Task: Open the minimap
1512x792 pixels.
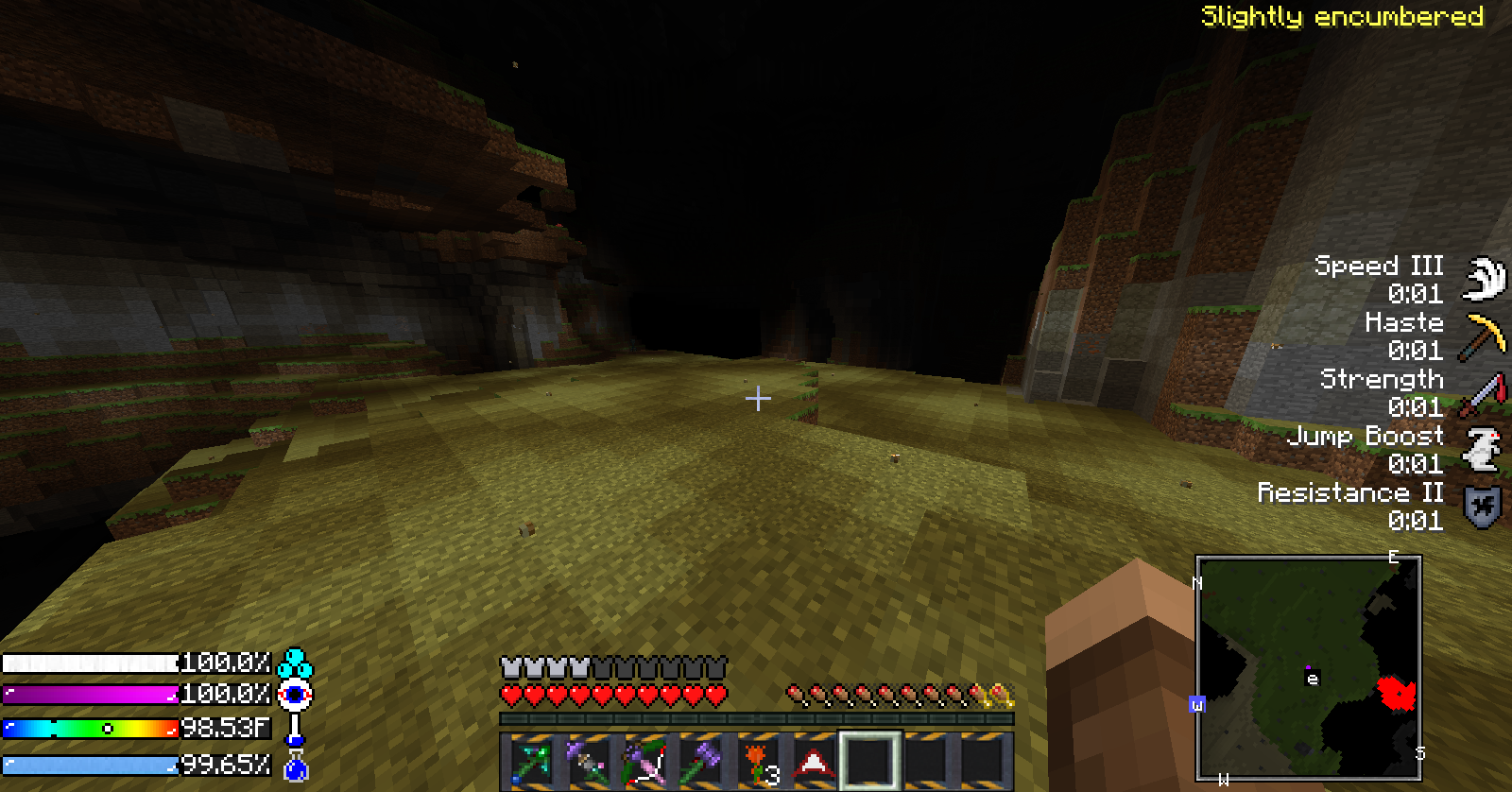Action: tap(1309, 668)
